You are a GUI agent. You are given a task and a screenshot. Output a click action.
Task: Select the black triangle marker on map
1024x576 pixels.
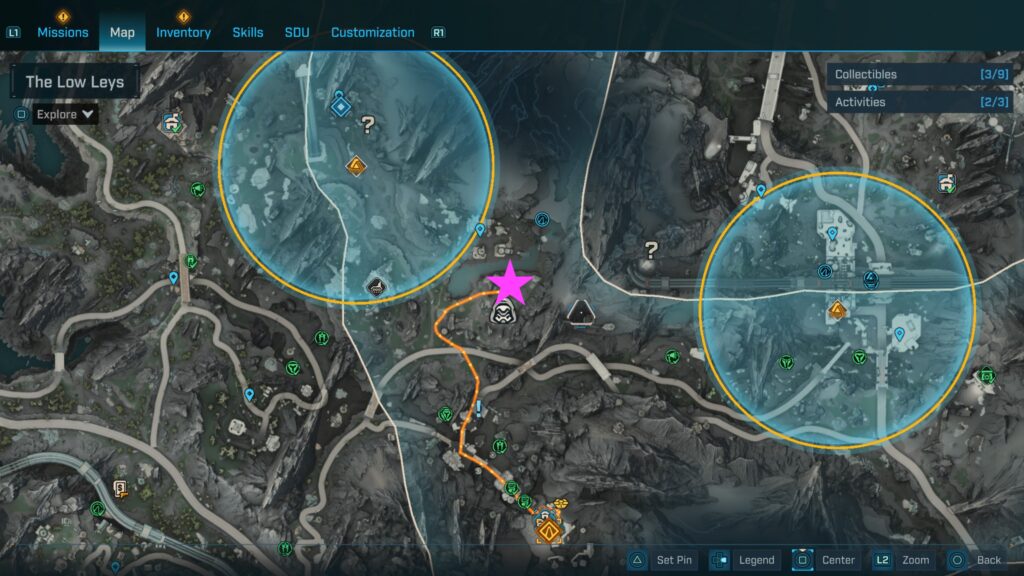tap(580, 314)
